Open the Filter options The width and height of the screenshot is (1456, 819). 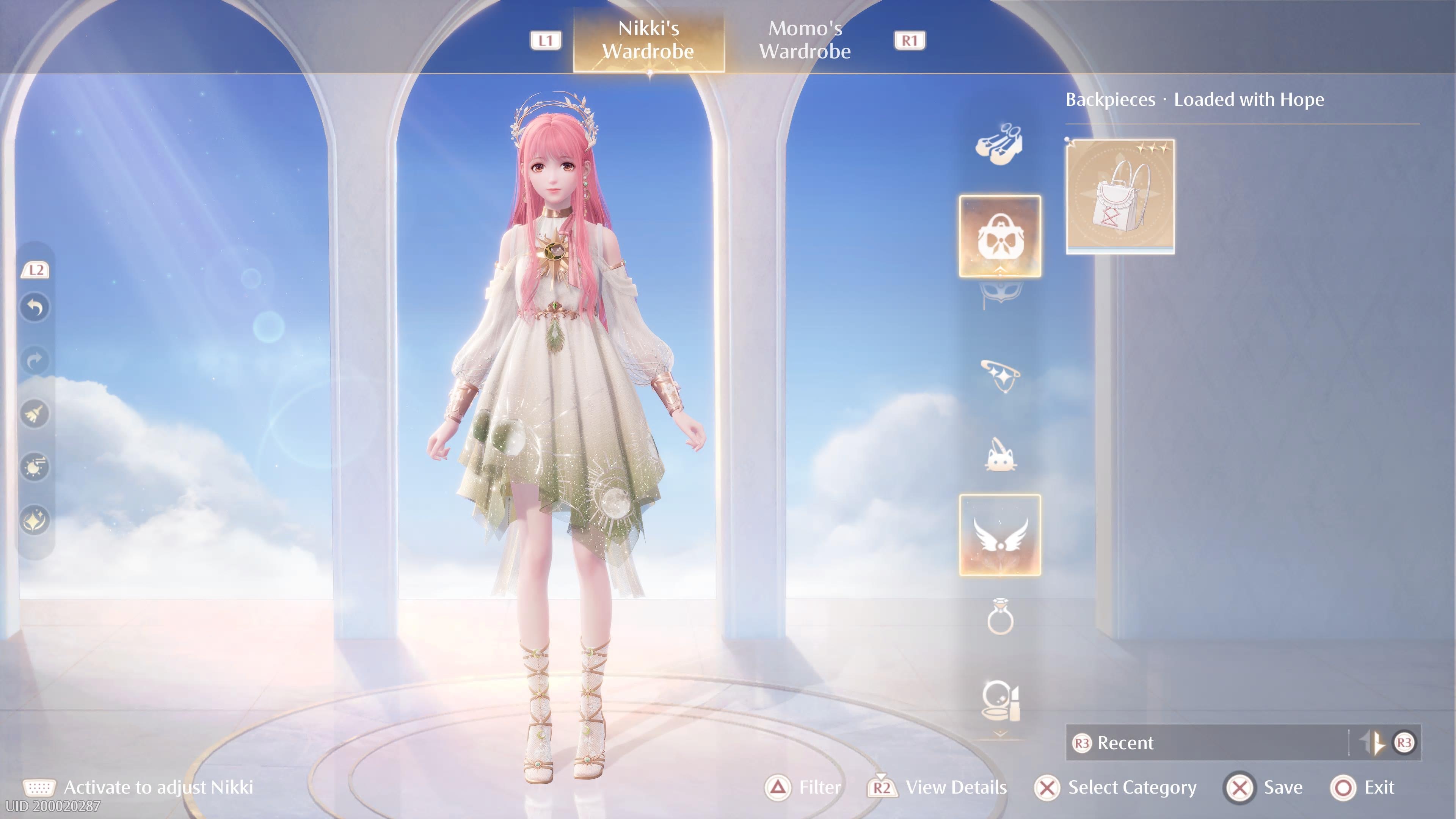click(803, 788)
